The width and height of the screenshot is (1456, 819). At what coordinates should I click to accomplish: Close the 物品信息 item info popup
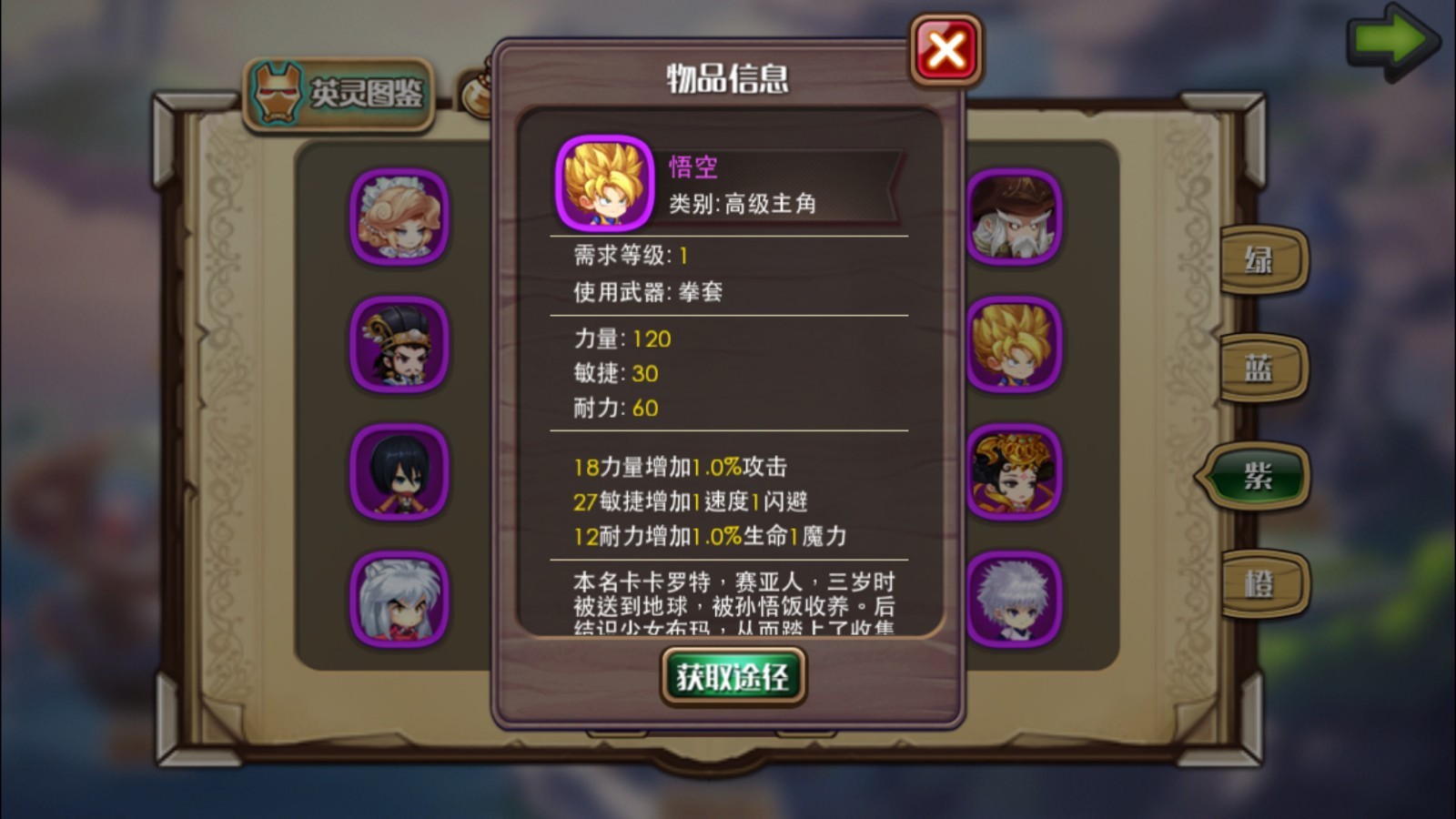pos(945,50)
